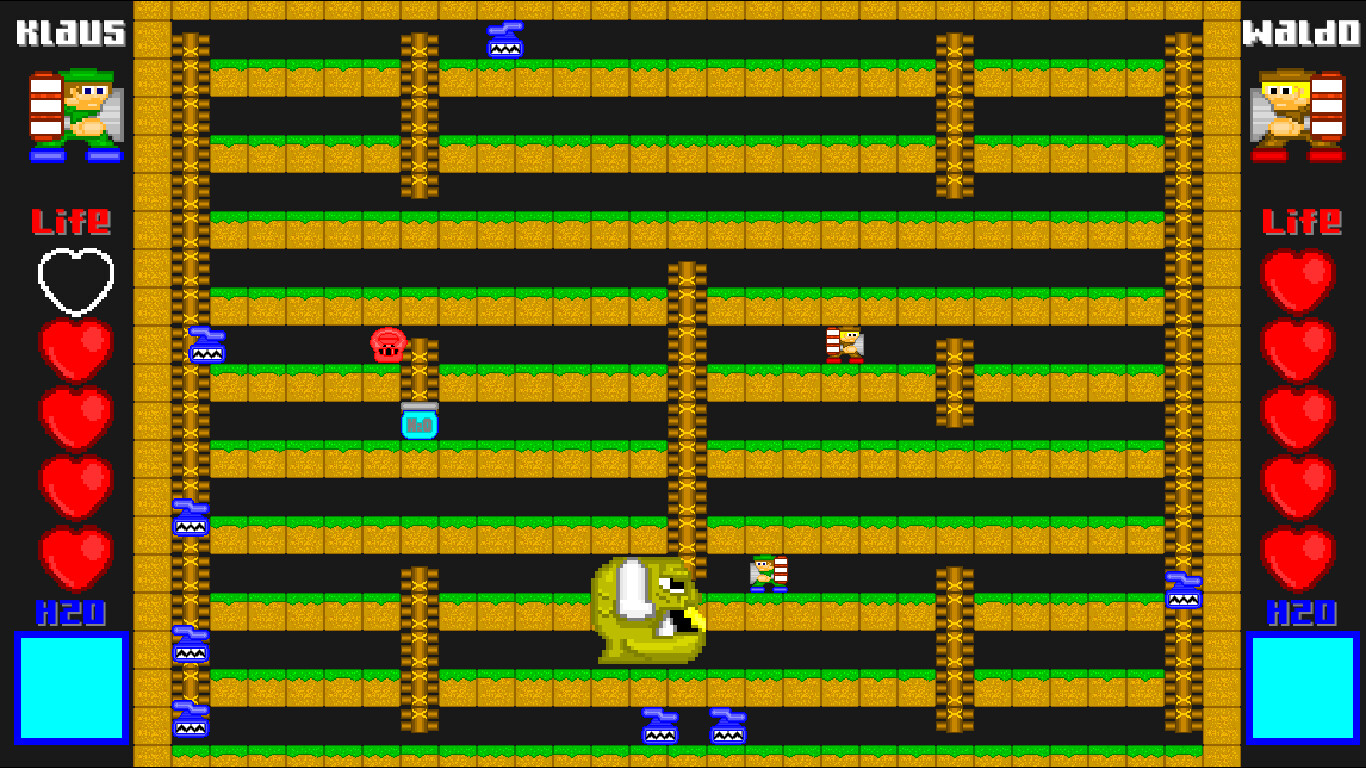1366x768 pixels.
Task: Click the blue faucet near the left ladder
Action: 206,345
